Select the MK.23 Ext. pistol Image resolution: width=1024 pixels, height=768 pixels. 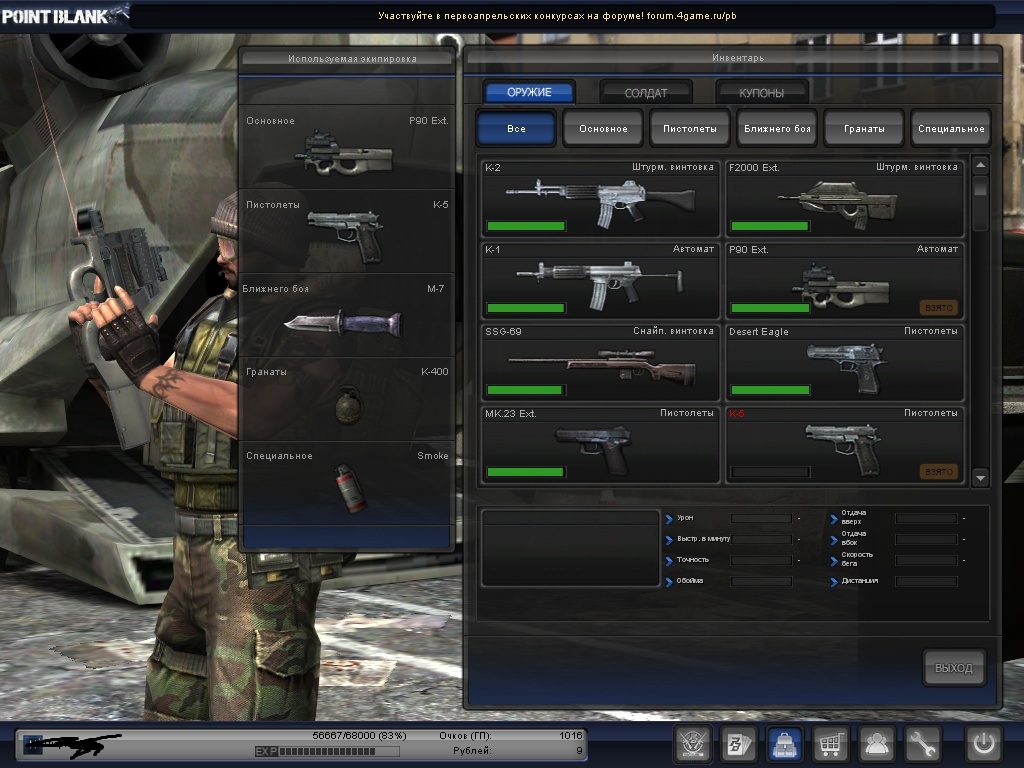coord(600,444)
